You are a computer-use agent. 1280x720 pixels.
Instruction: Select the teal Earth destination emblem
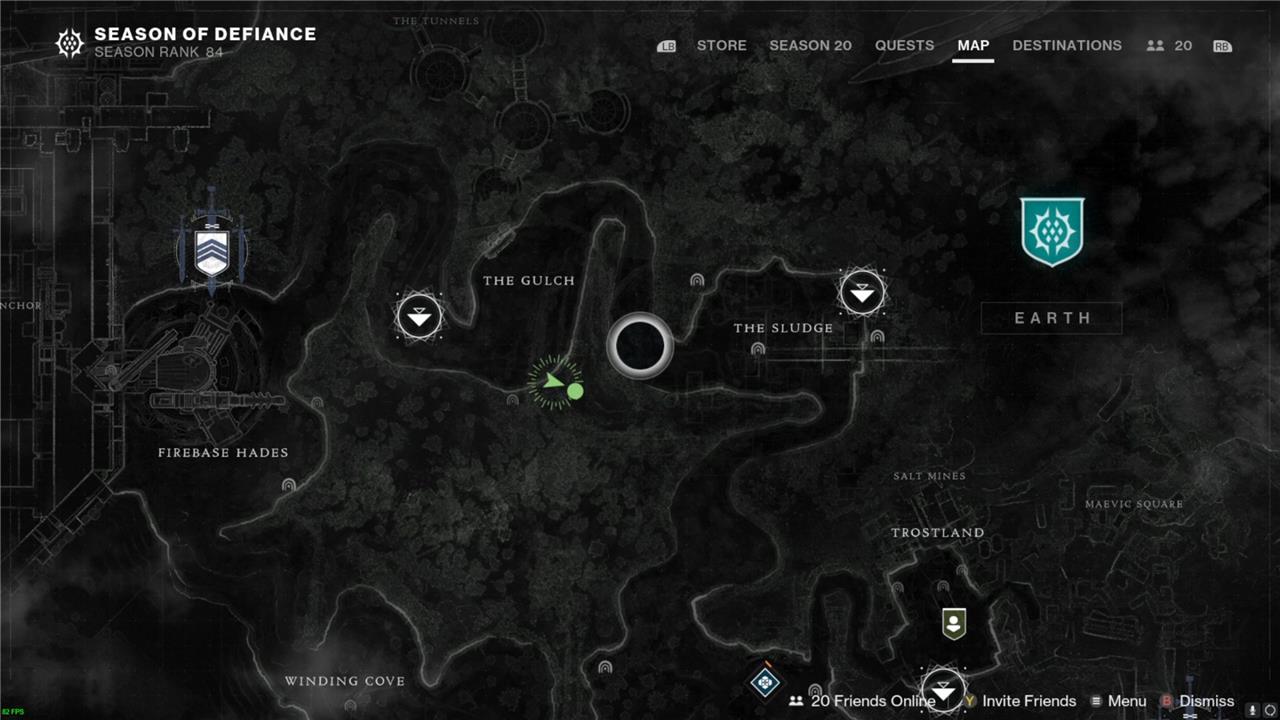click(x=1052, y=231)
